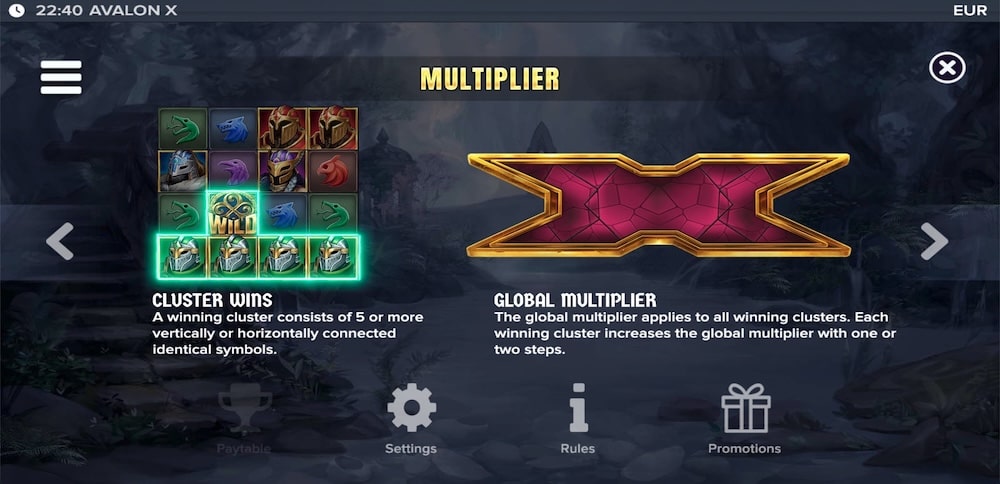Show the game Rules

[x=577, y=418]
